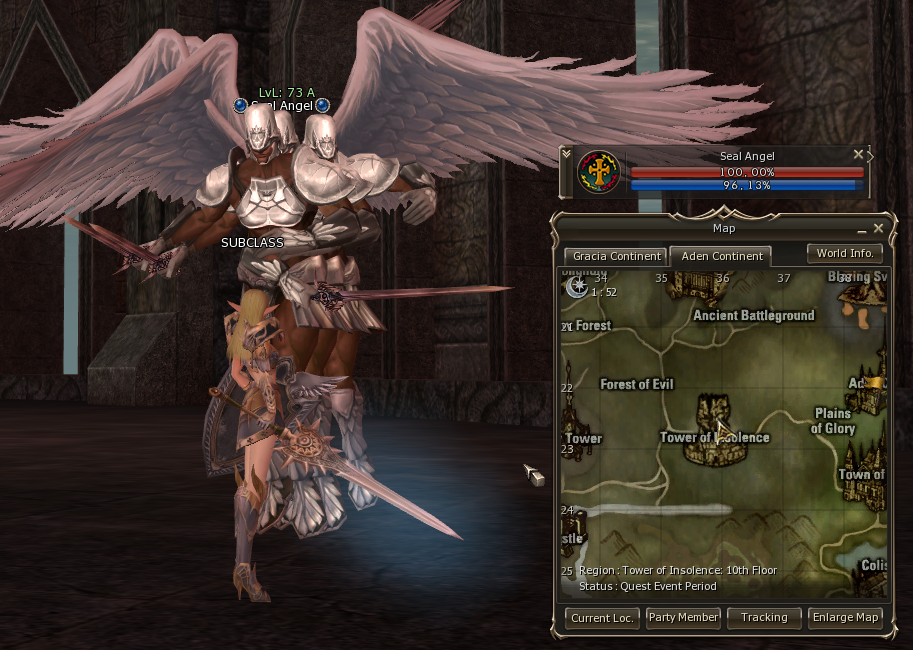Click the Party Member button
Image resolution: width=913 pixels, height=650 pixels.
tap(683, 617)
